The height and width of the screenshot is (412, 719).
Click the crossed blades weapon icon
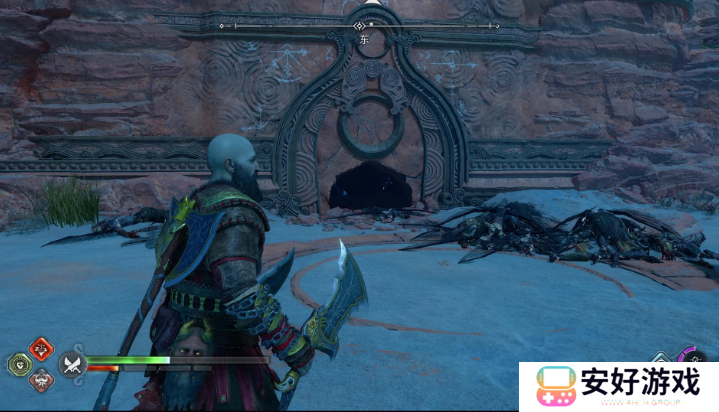(x=70, y=364)
